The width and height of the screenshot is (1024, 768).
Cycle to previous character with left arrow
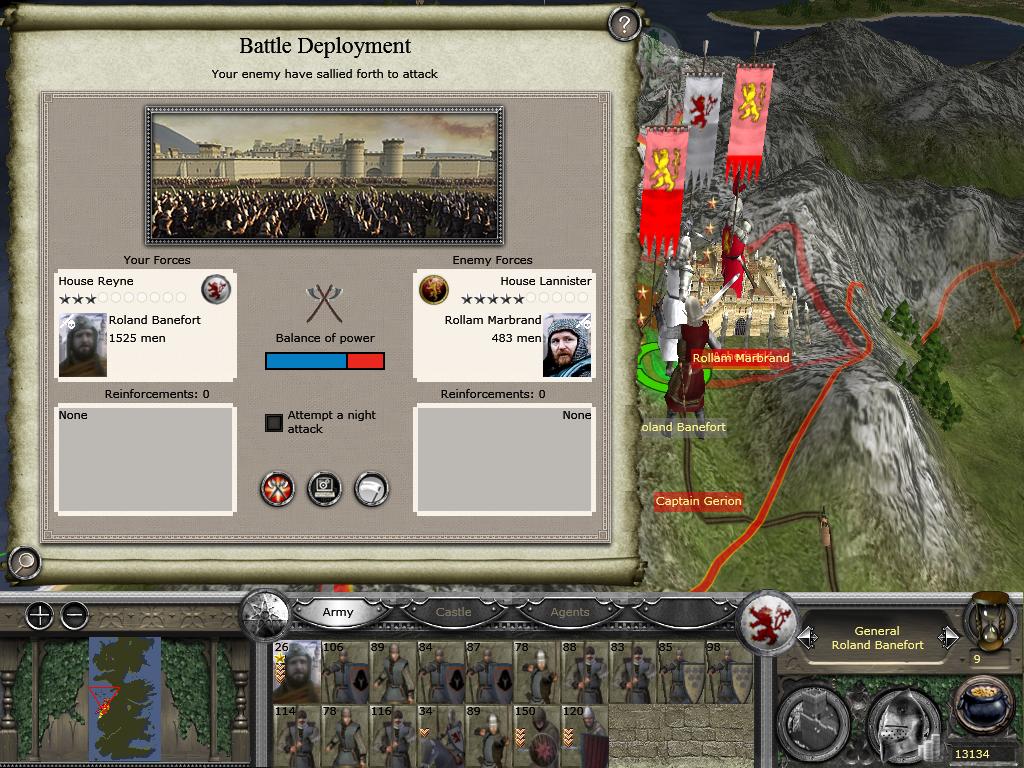[807, 637]
